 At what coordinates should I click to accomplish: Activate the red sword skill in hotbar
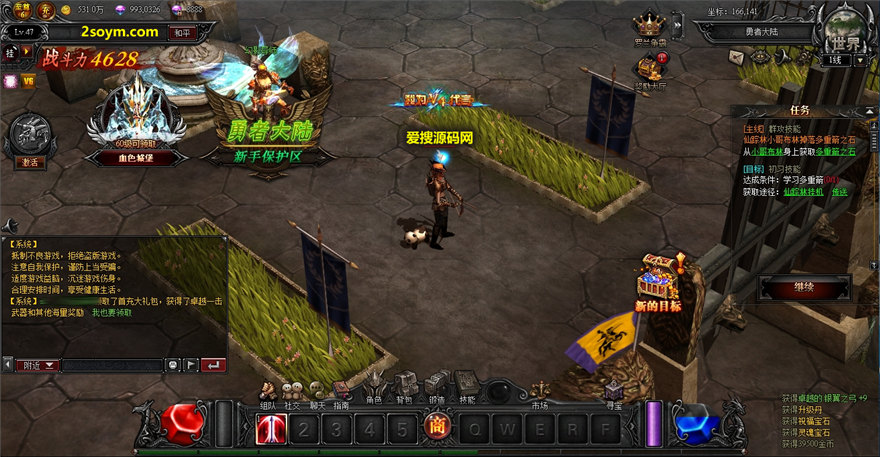coord(271,429)
